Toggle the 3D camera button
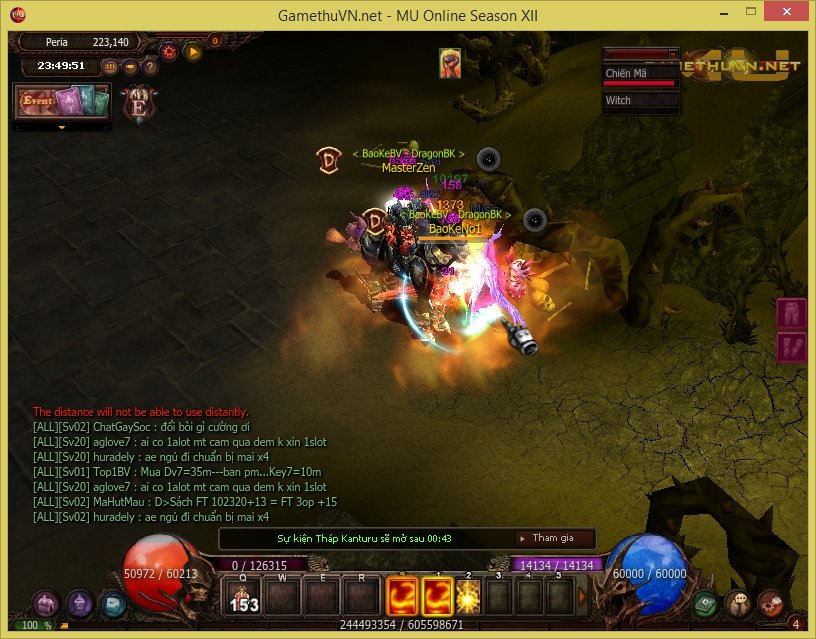 pos(110,67)
